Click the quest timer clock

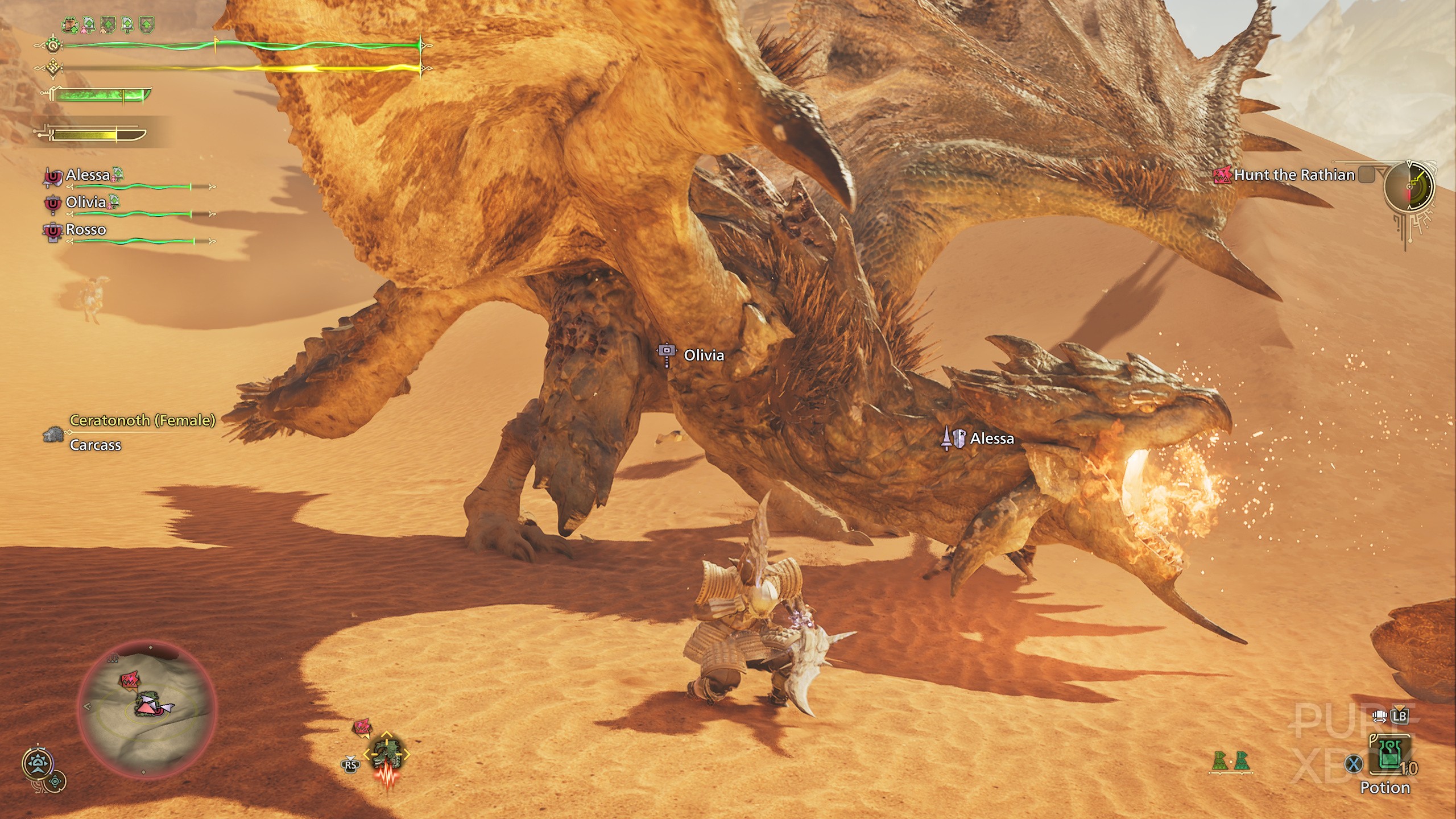[1409, 186]
